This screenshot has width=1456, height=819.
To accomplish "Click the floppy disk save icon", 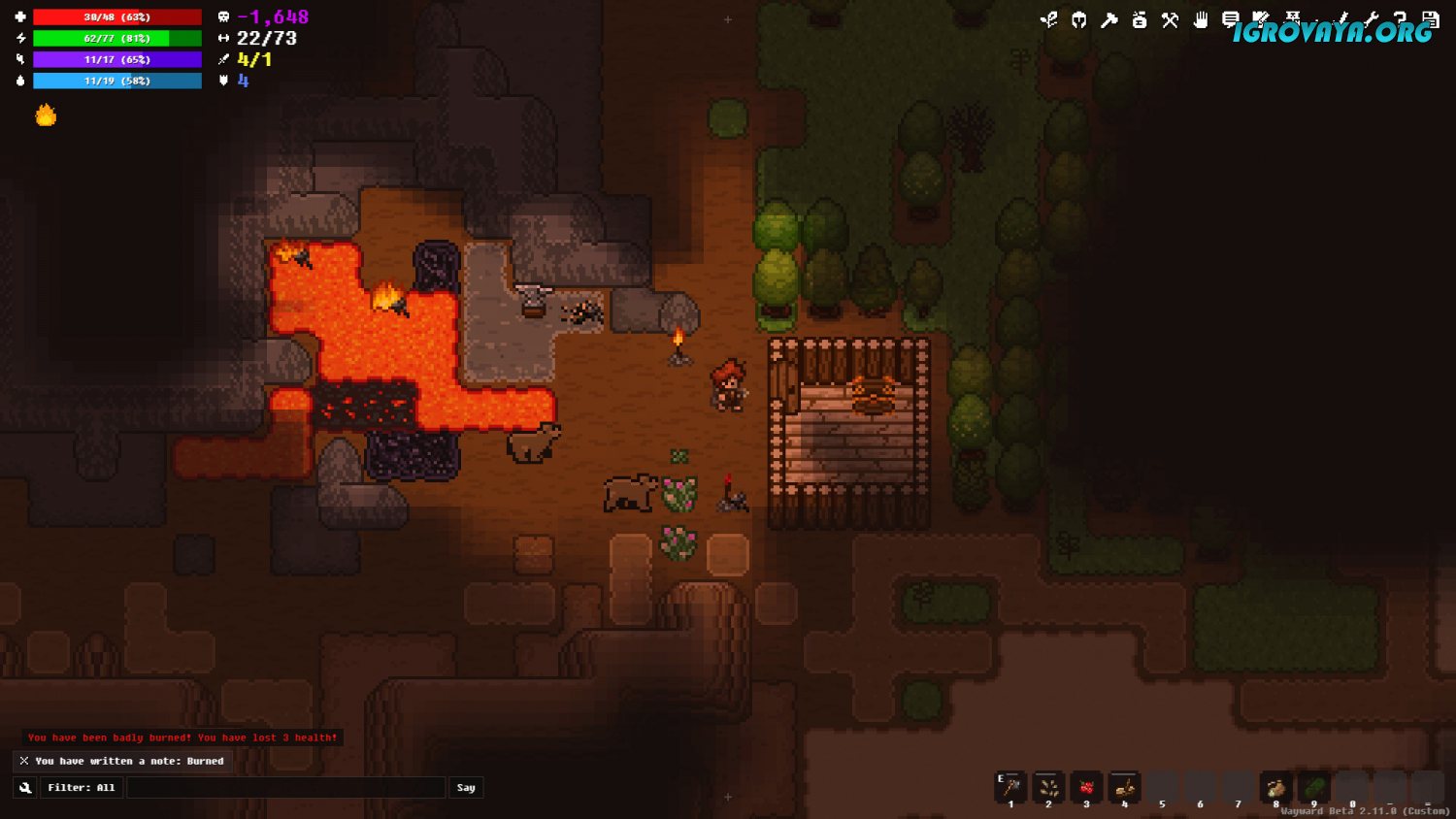I will tap(1430, 19).
